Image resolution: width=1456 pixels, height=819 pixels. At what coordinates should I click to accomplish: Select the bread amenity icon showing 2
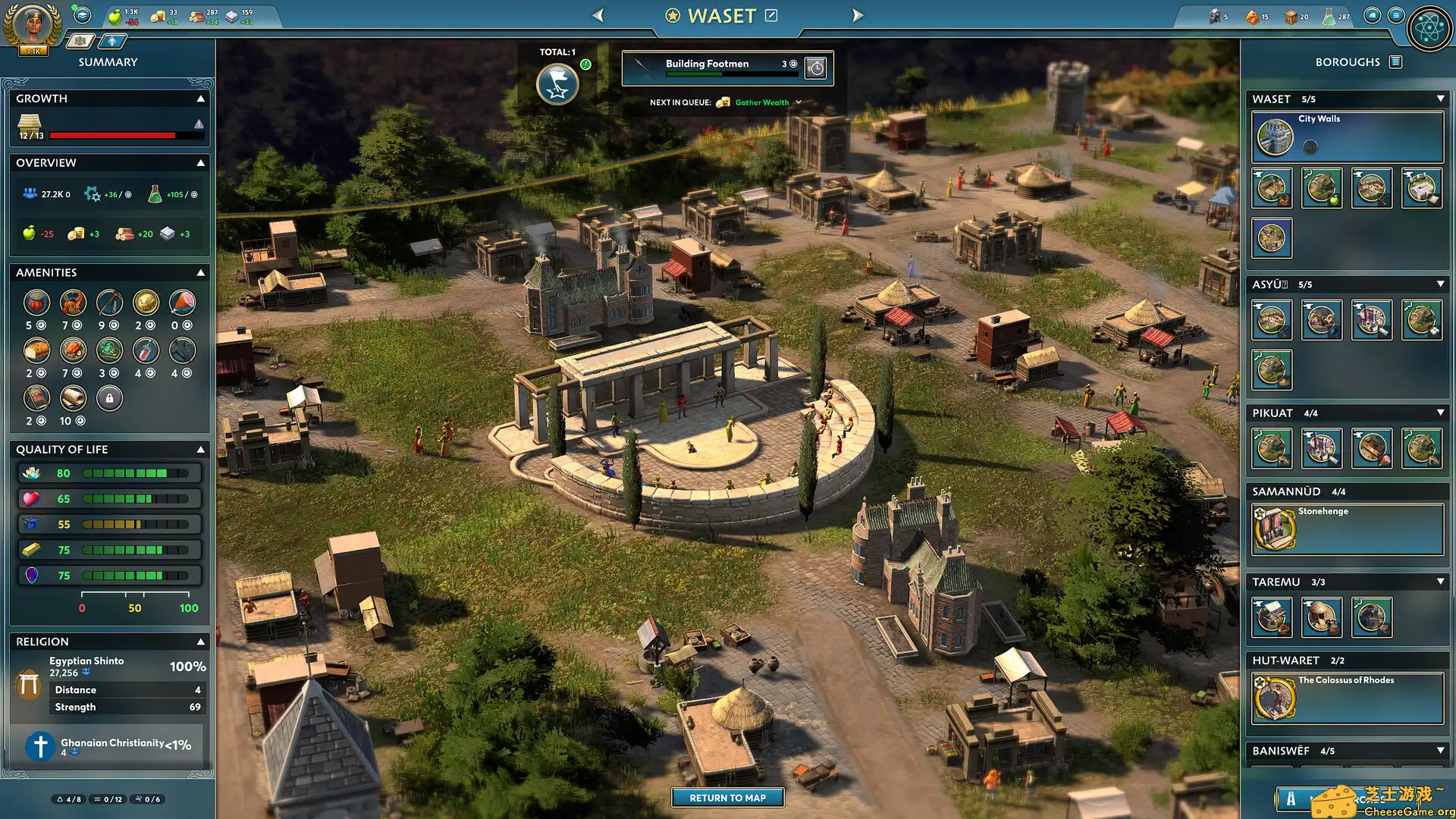pos(36,350)
